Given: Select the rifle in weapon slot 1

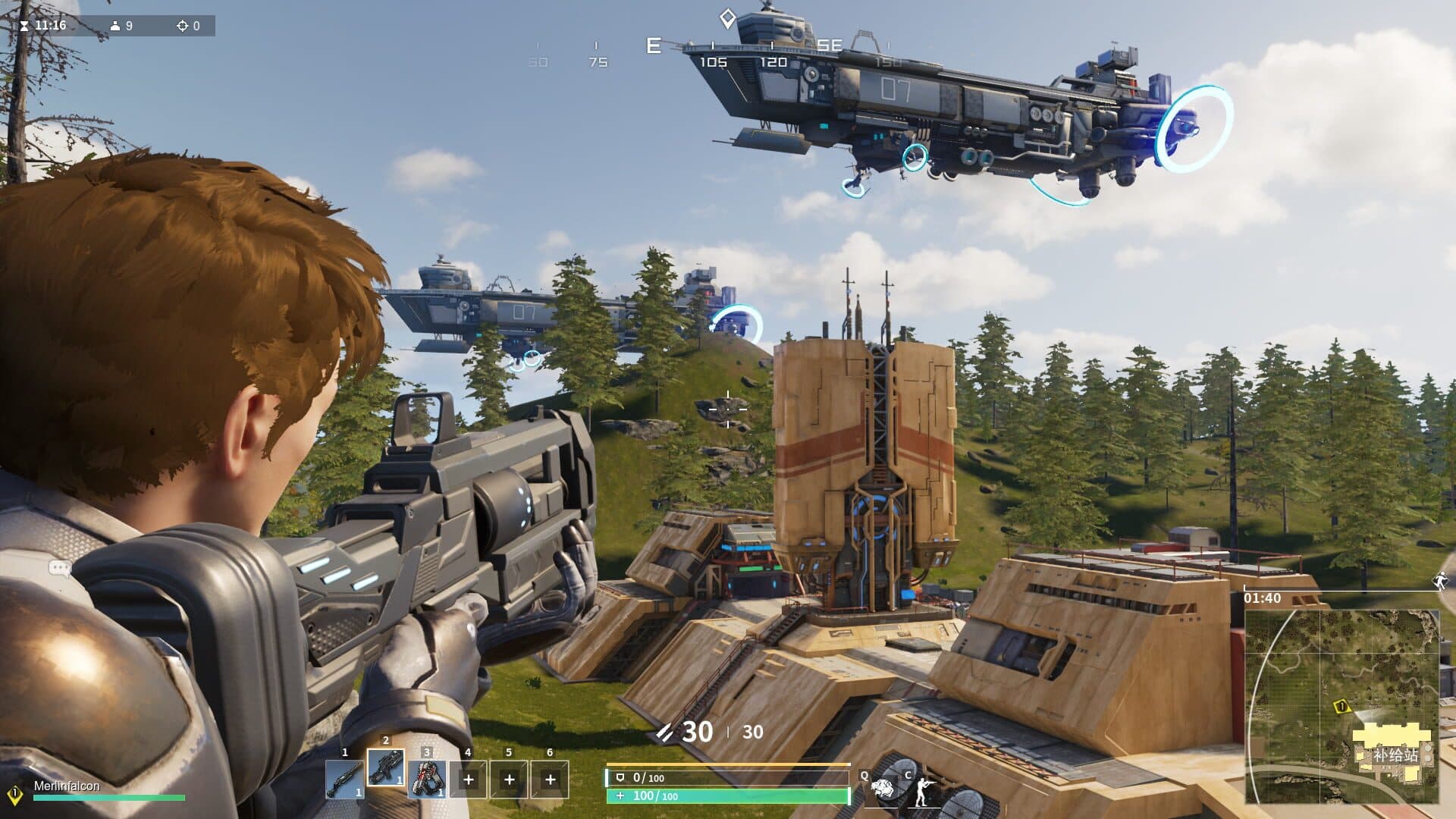Looking at the screenshot, I should tap(344, 779).
